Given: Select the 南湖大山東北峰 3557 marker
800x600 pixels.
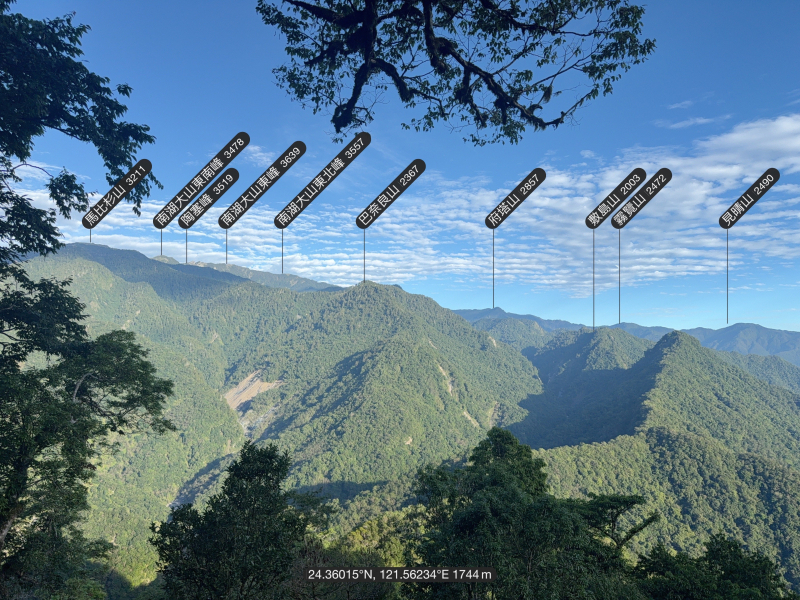Looking at the screenshot, I should tap(322, 180).
